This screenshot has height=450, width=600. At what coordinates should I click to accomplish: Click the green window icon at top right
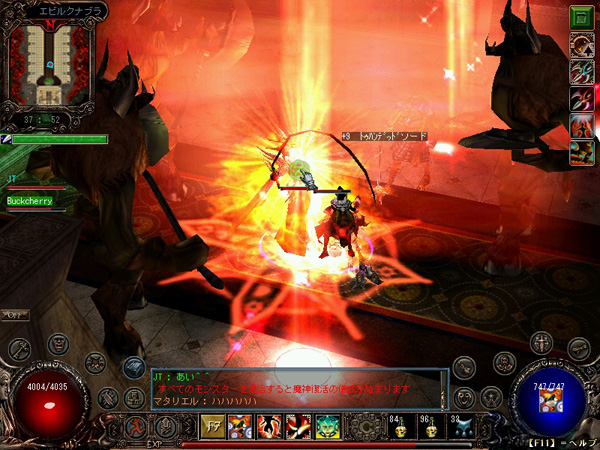point(581,17)
